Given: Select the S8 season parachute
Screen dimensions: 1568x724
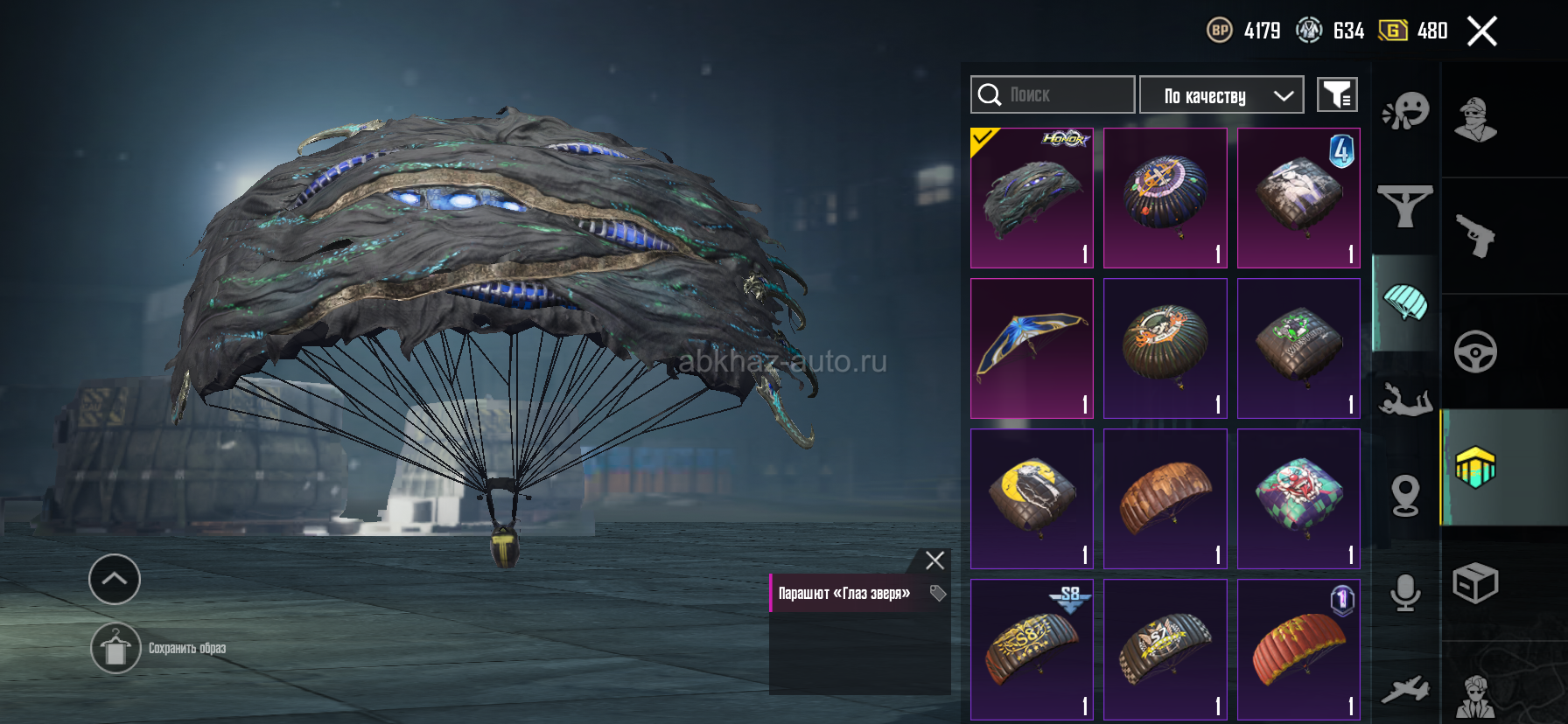Looking at the screenshot, I should tap(1032, 649).
